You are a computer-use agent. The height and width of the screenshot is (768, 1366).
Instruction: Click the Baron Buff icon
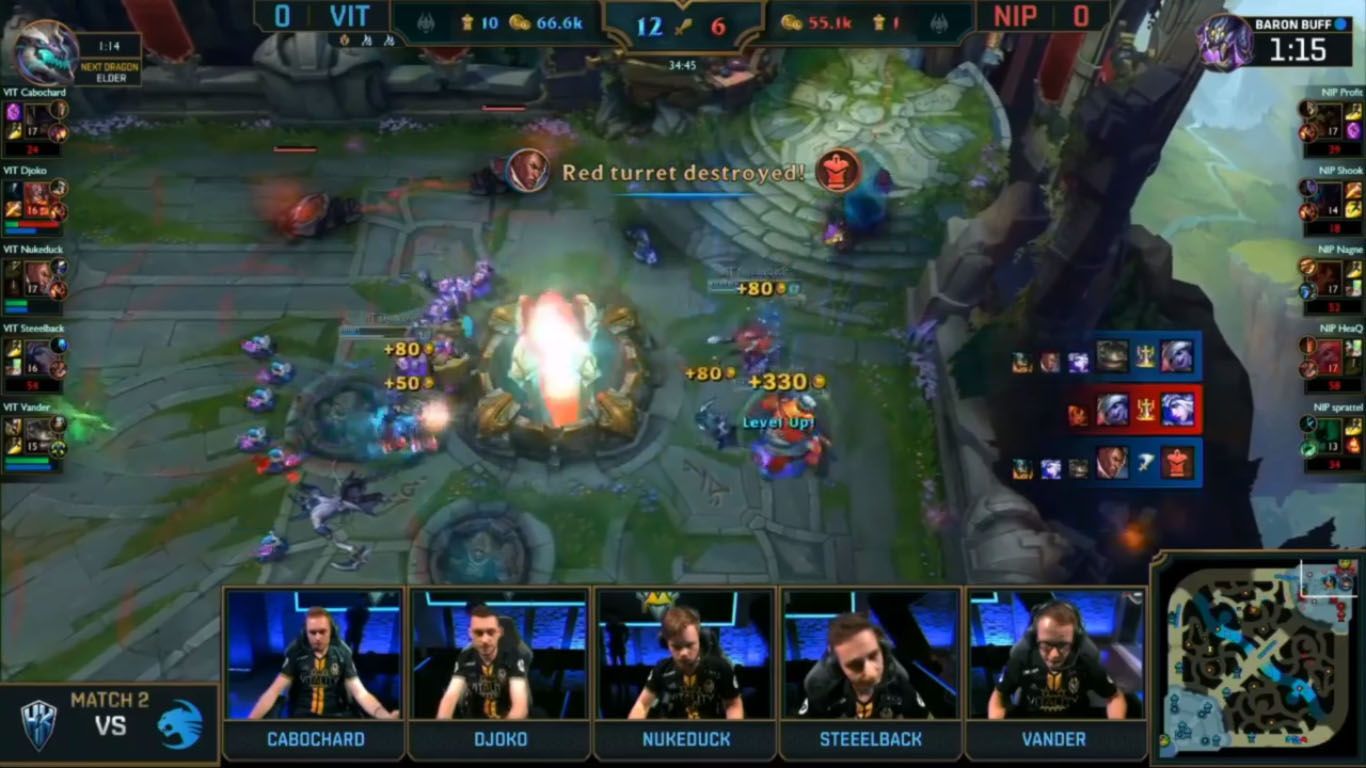(1226, 42)
